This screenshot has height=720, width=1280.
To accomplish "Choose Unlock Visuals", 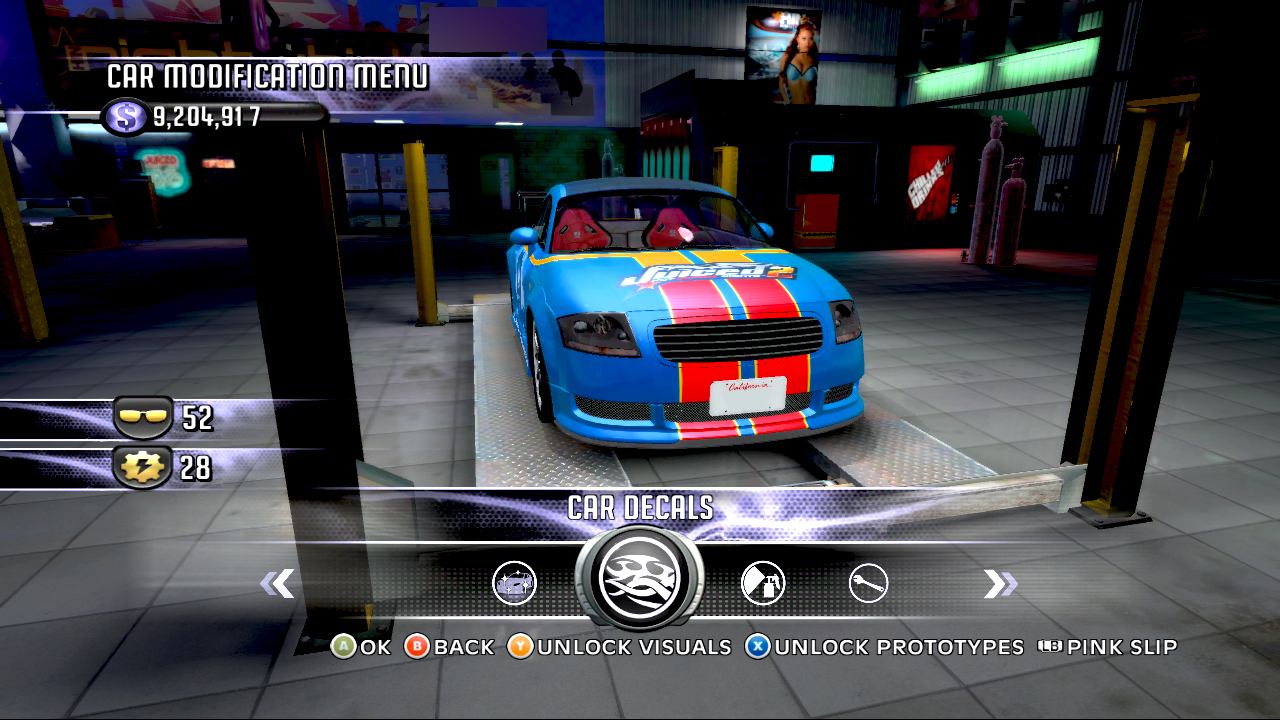I will click(620, 647).
